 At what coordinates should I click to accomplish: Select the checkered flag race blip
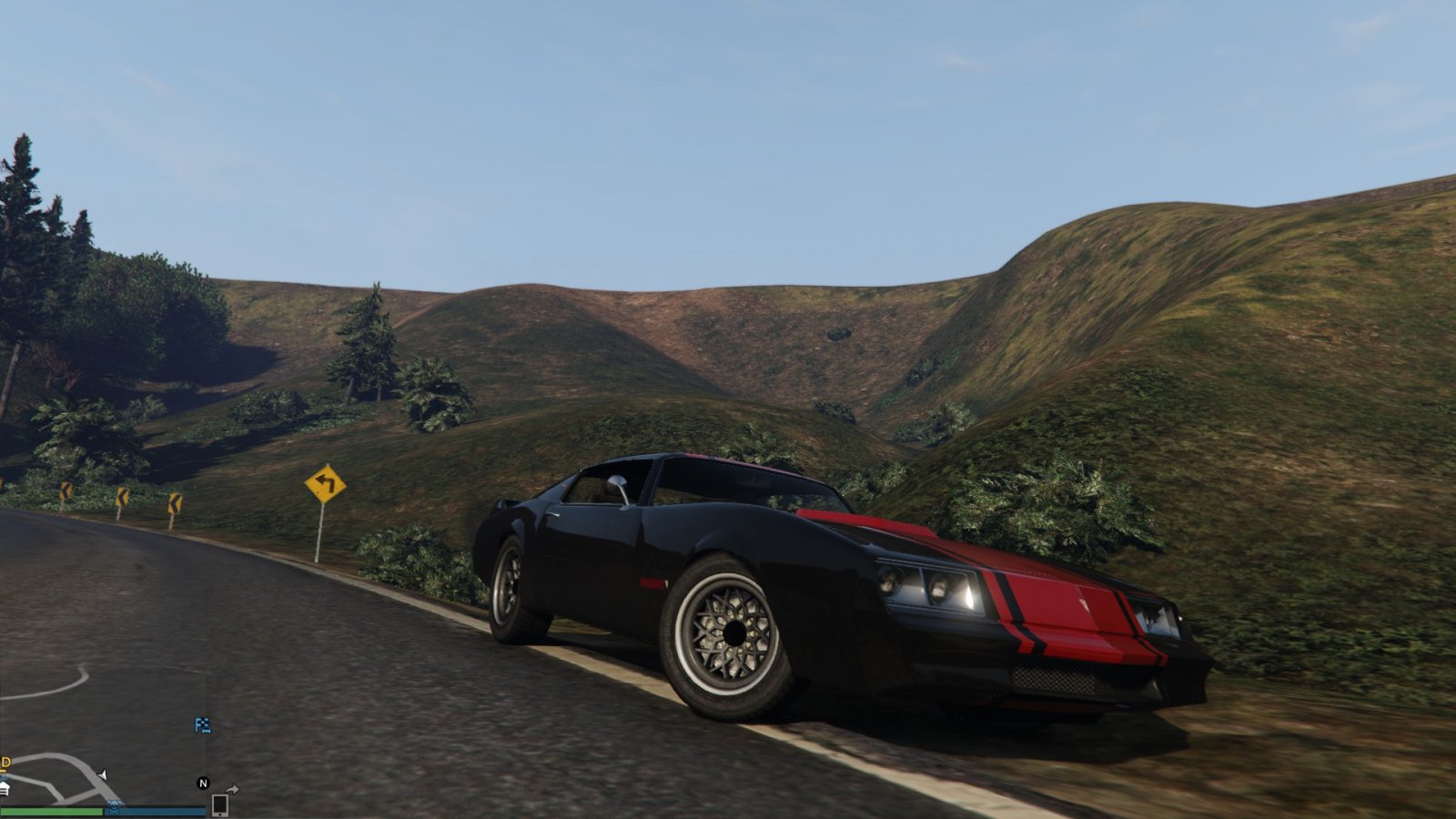tap(202, 725)
